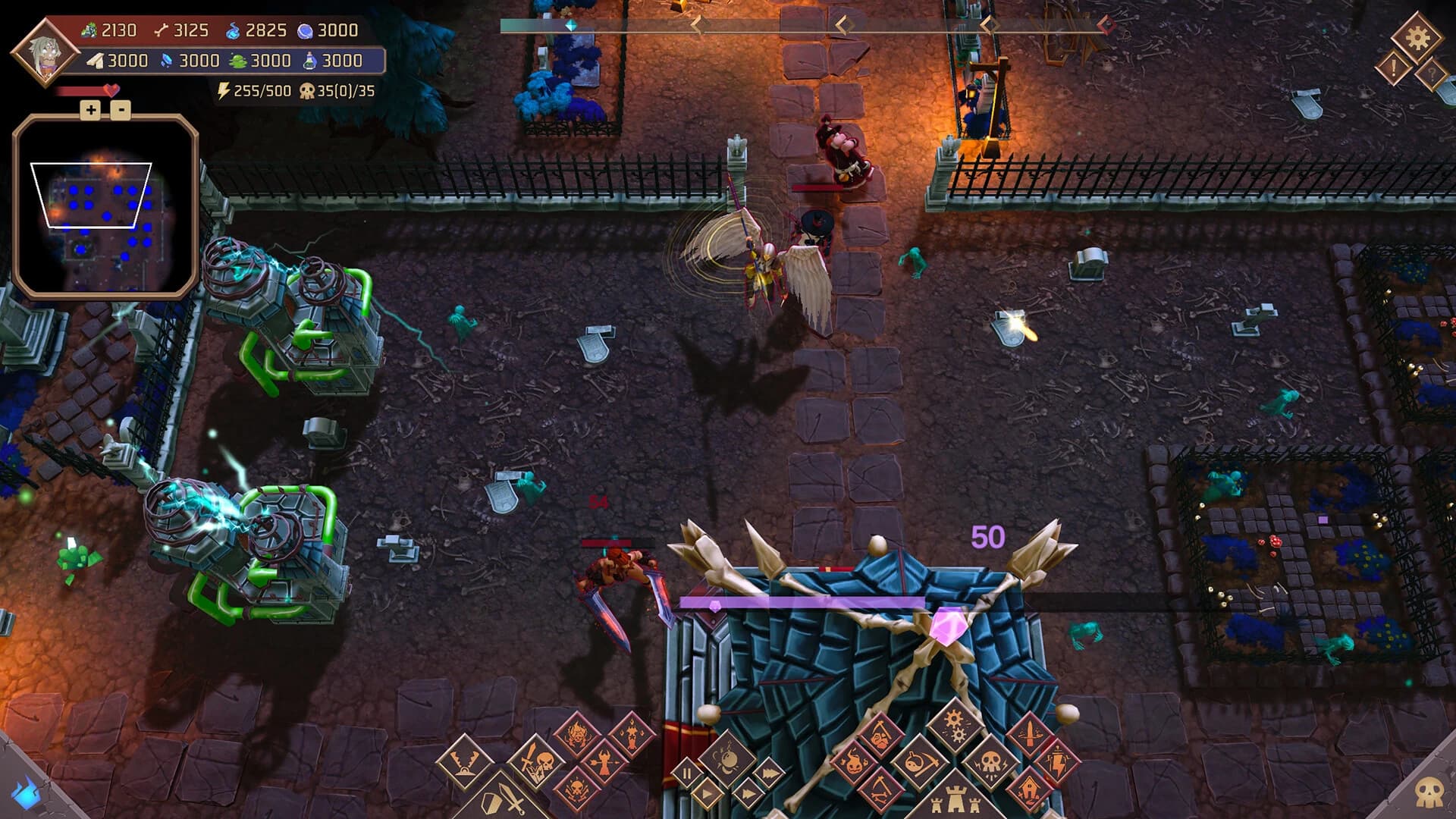Set the game to normal play speed

click(708, 794)
